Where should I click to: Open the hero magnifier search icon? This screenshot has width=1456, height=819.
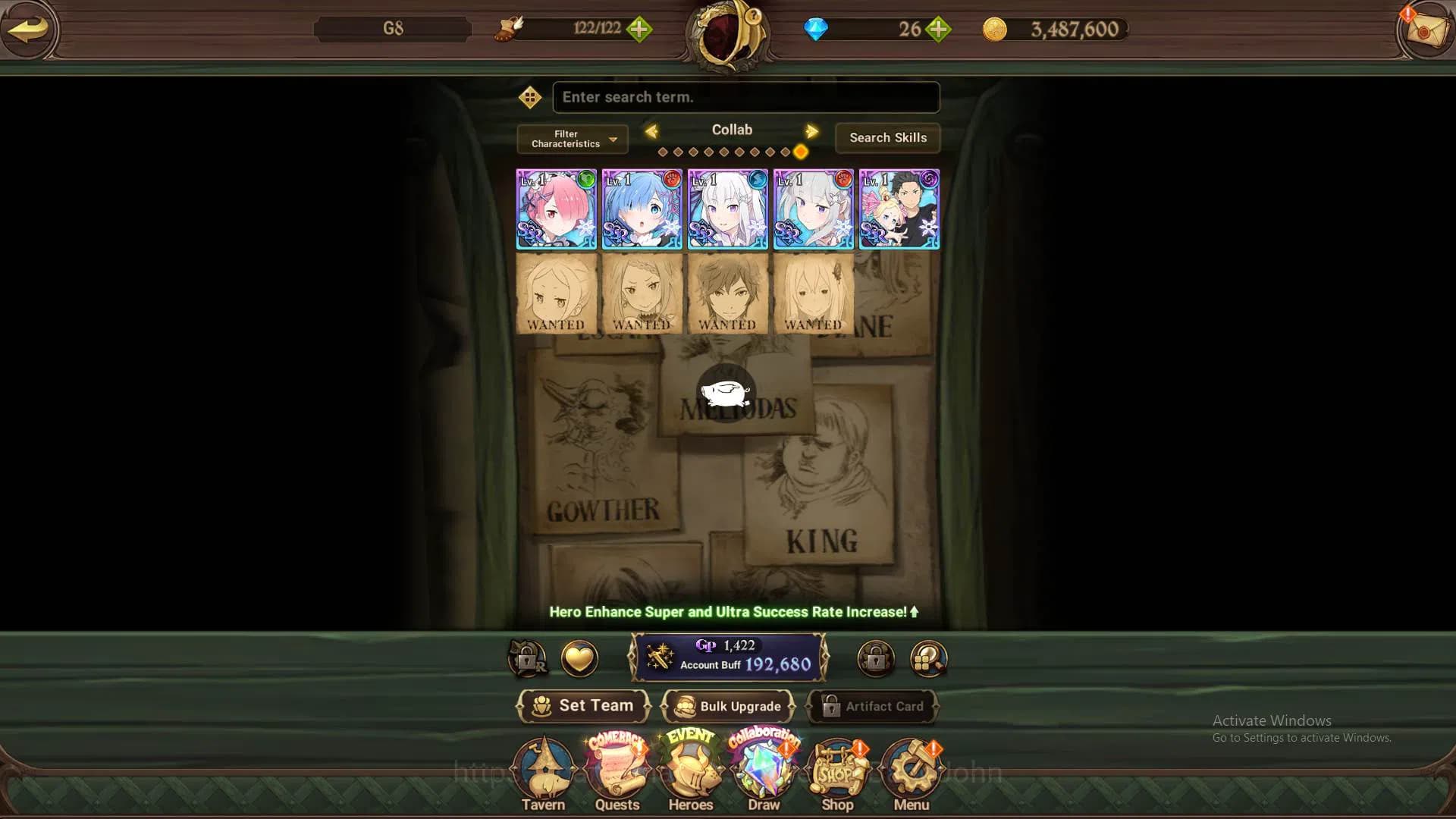coord(927,659)
